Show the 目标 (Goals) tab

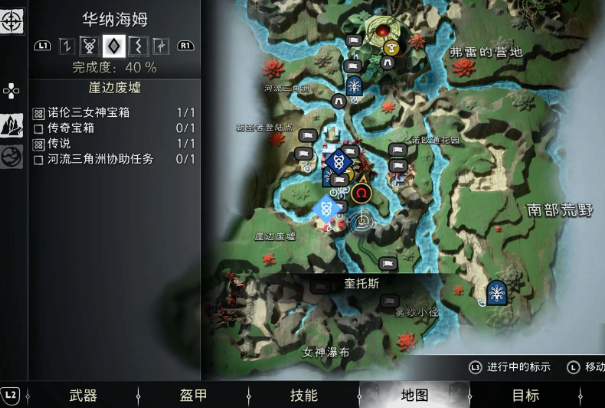click(x=525, y=395)
